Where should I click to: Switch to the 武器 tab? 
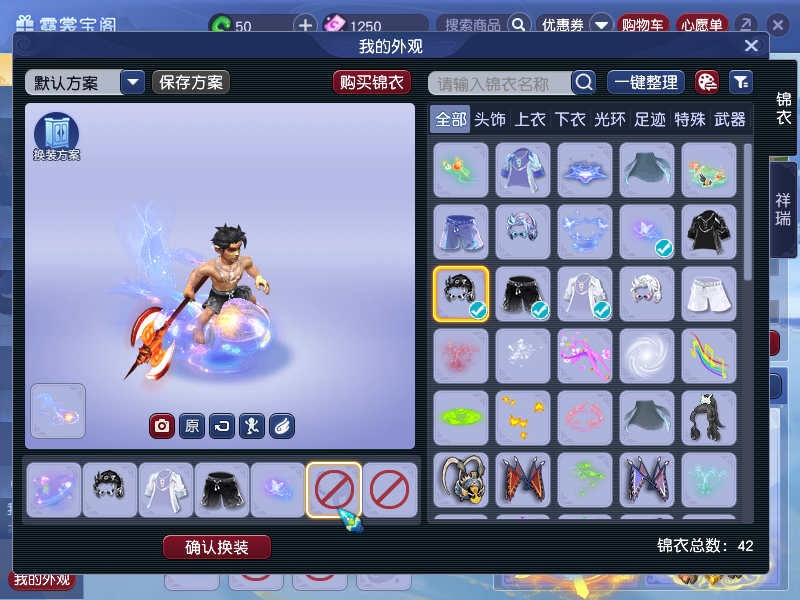click(x=730, y=120)
